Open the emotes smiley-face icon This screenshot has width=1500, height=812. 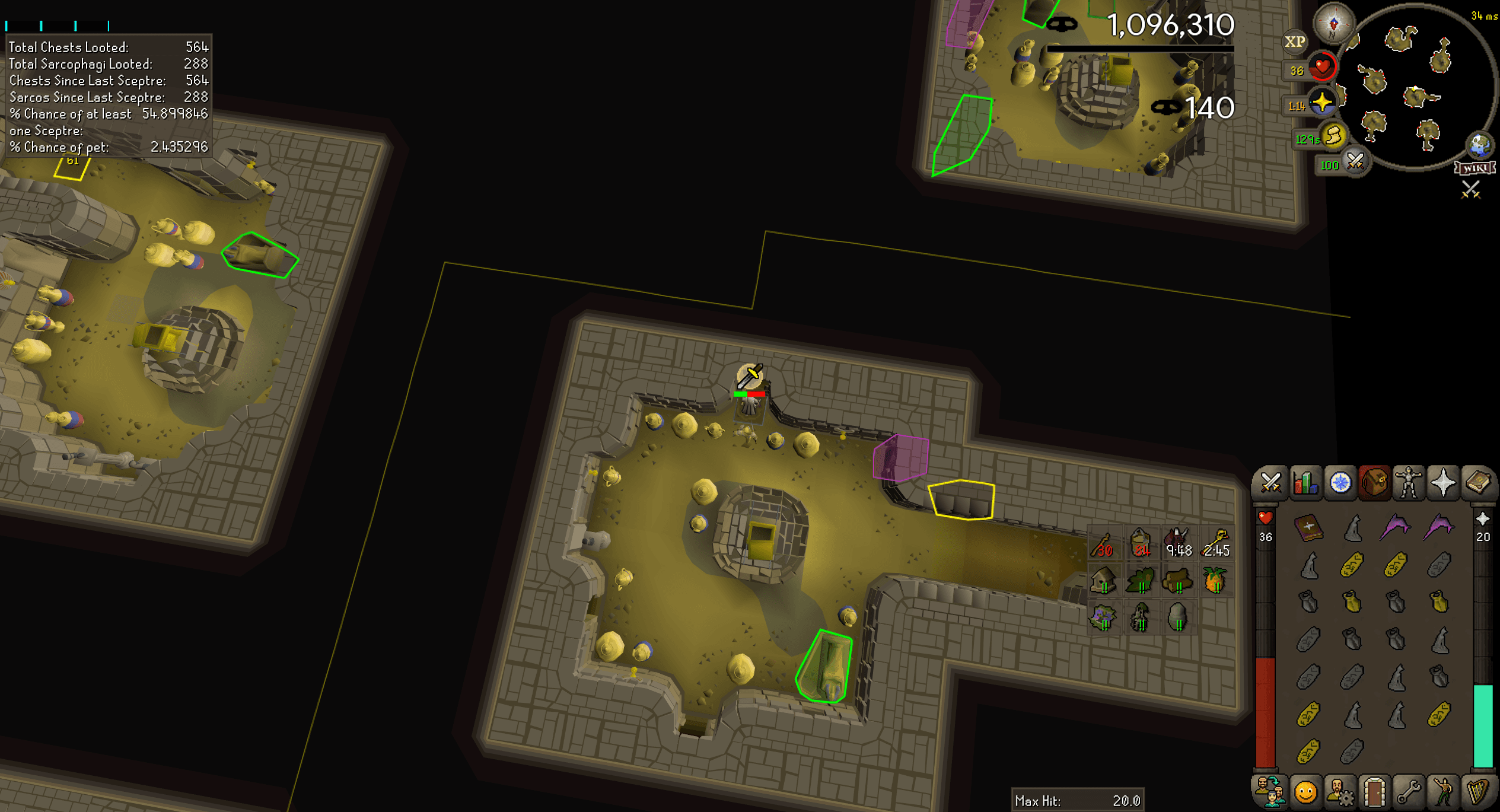click(1305, 793)
